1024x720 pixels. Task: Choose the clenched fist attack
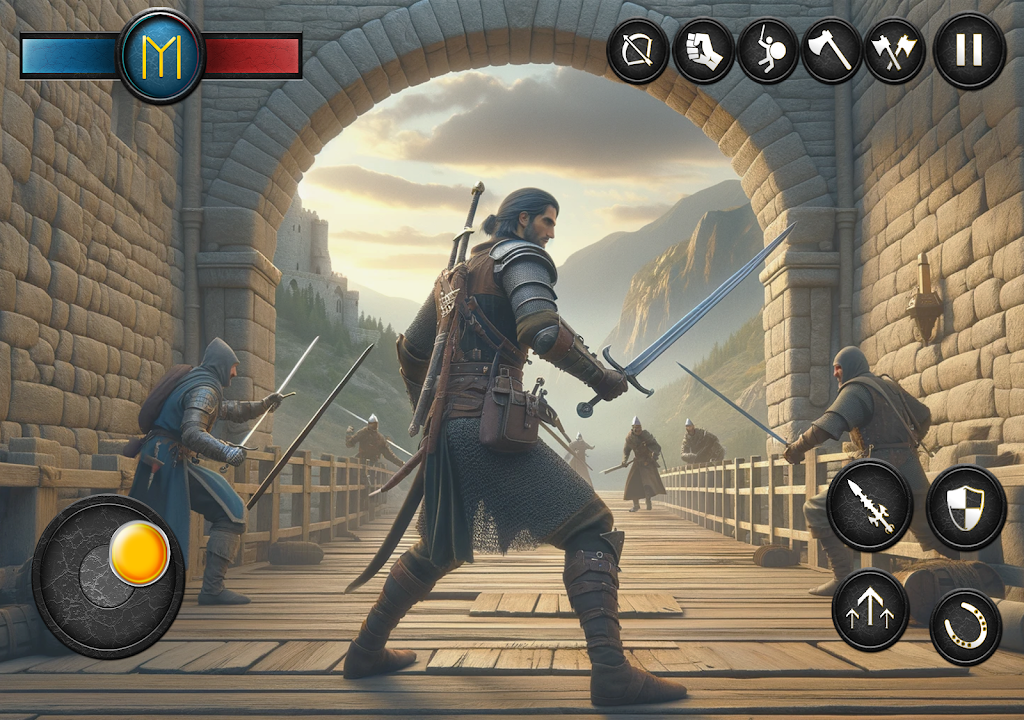703,51
